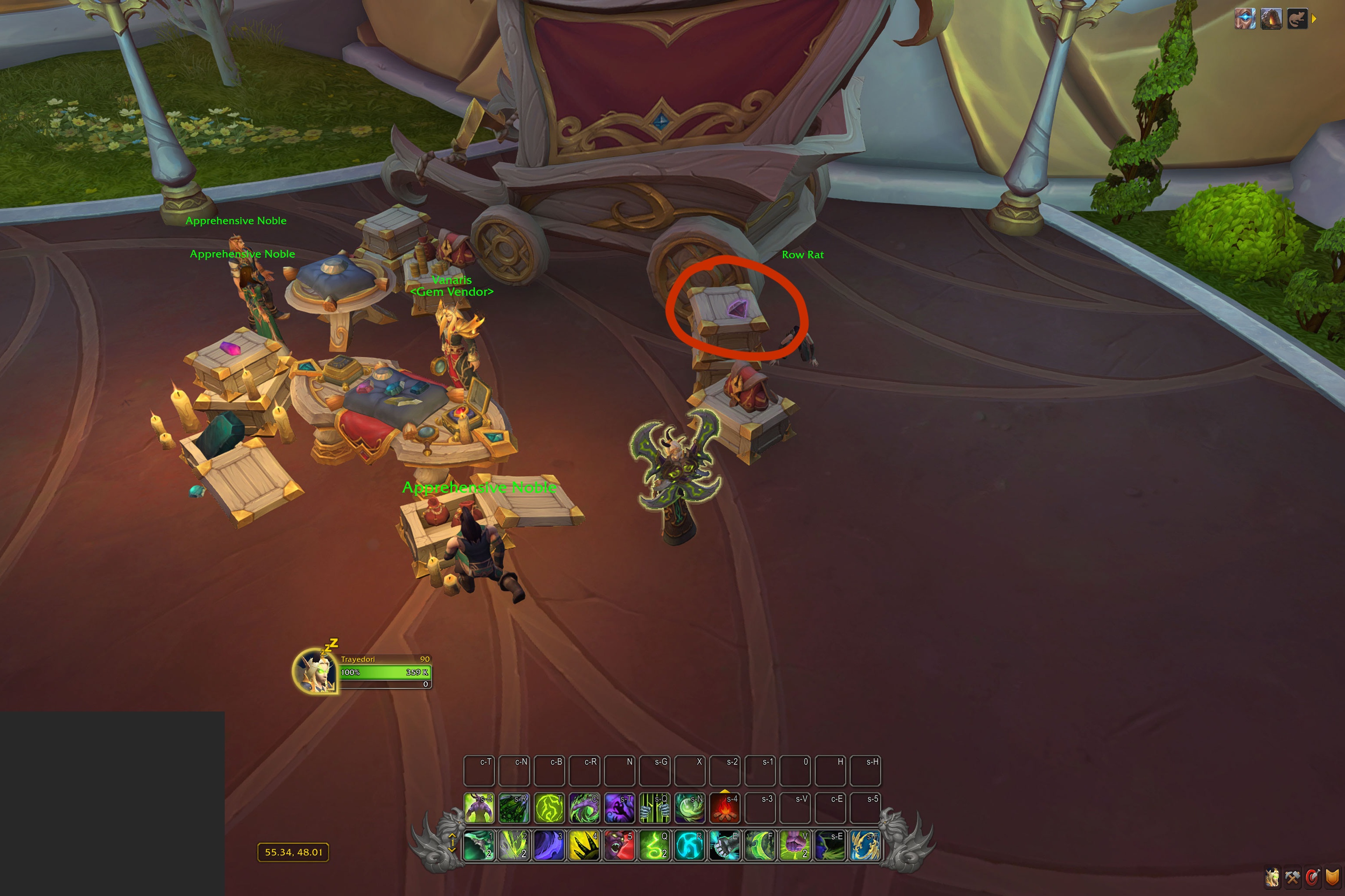Activate the campfire ability on s-4

[x=725, y=808]
